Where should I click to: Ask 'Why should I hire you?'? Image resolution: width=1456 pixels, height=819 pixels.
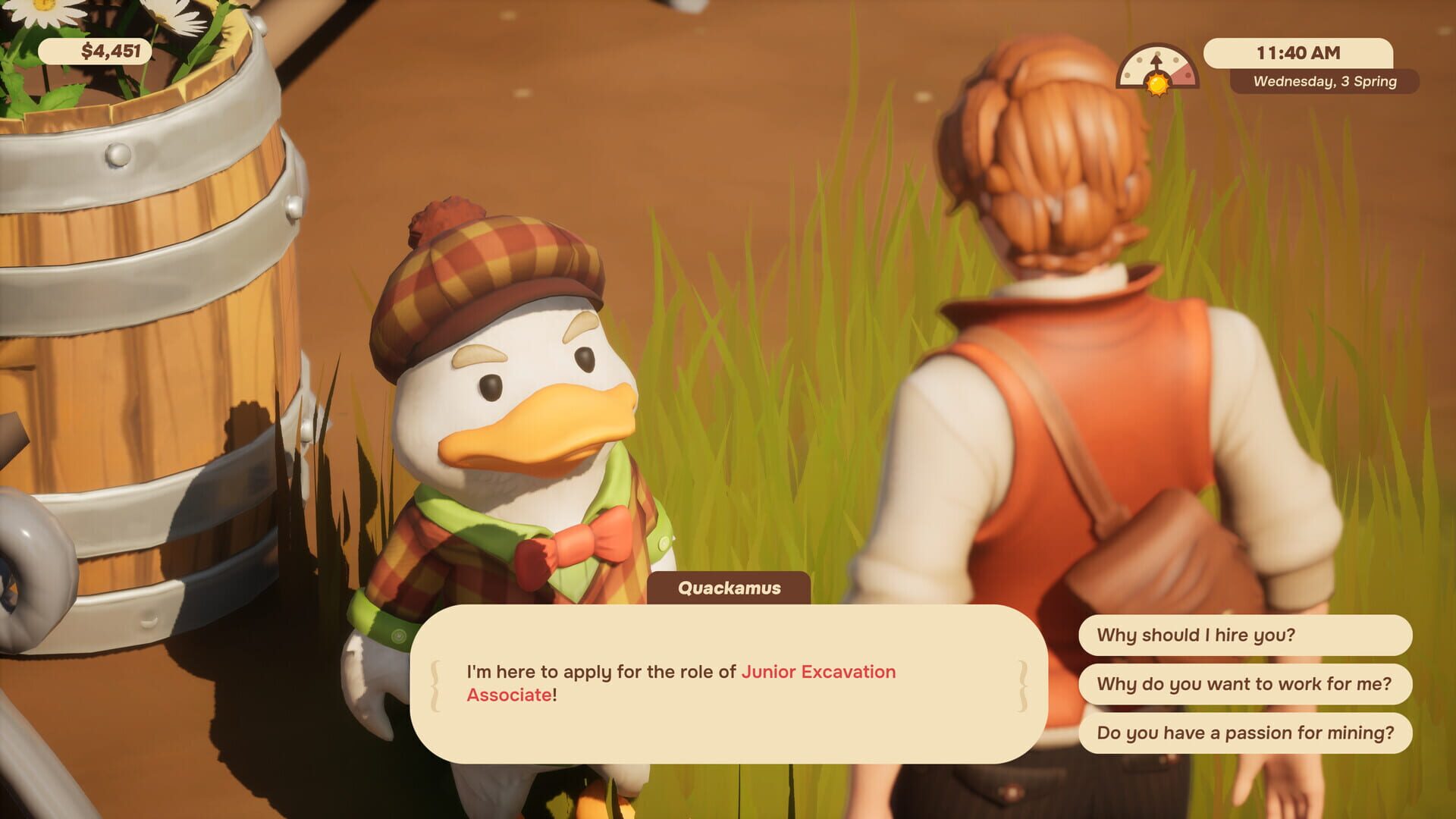[1246, 637]
